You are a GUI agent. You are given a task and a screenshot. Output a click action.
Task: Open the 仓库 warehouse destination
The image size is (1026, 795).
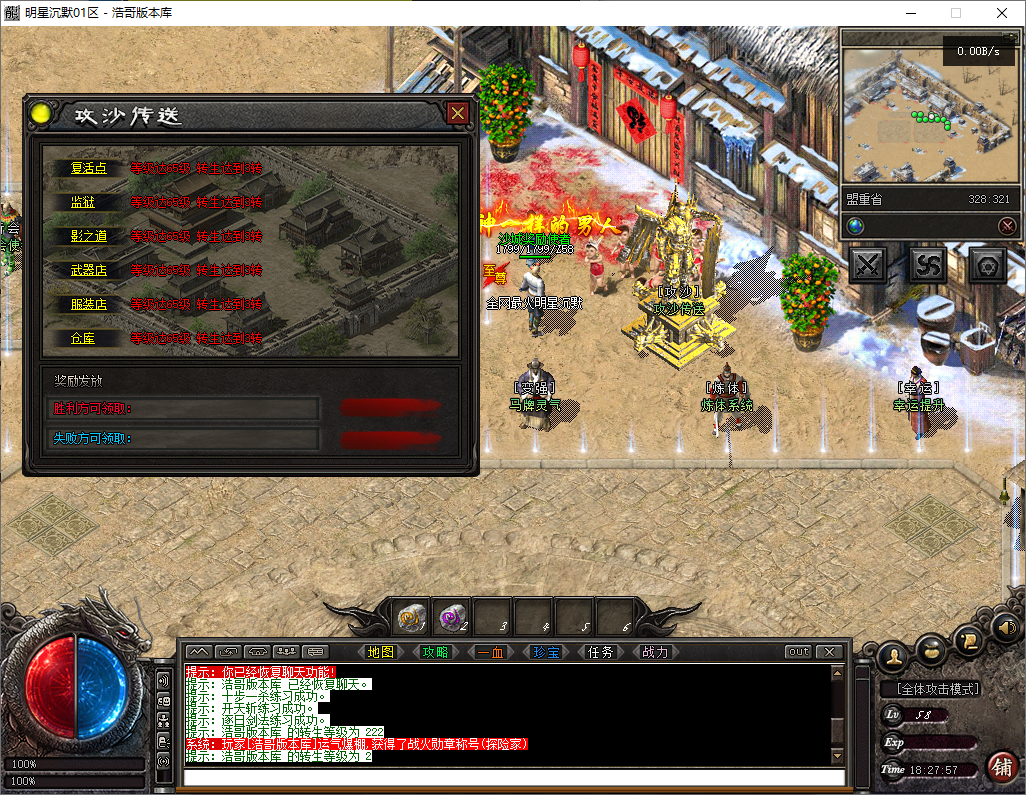pyautogui.click(x=83, y=338)
